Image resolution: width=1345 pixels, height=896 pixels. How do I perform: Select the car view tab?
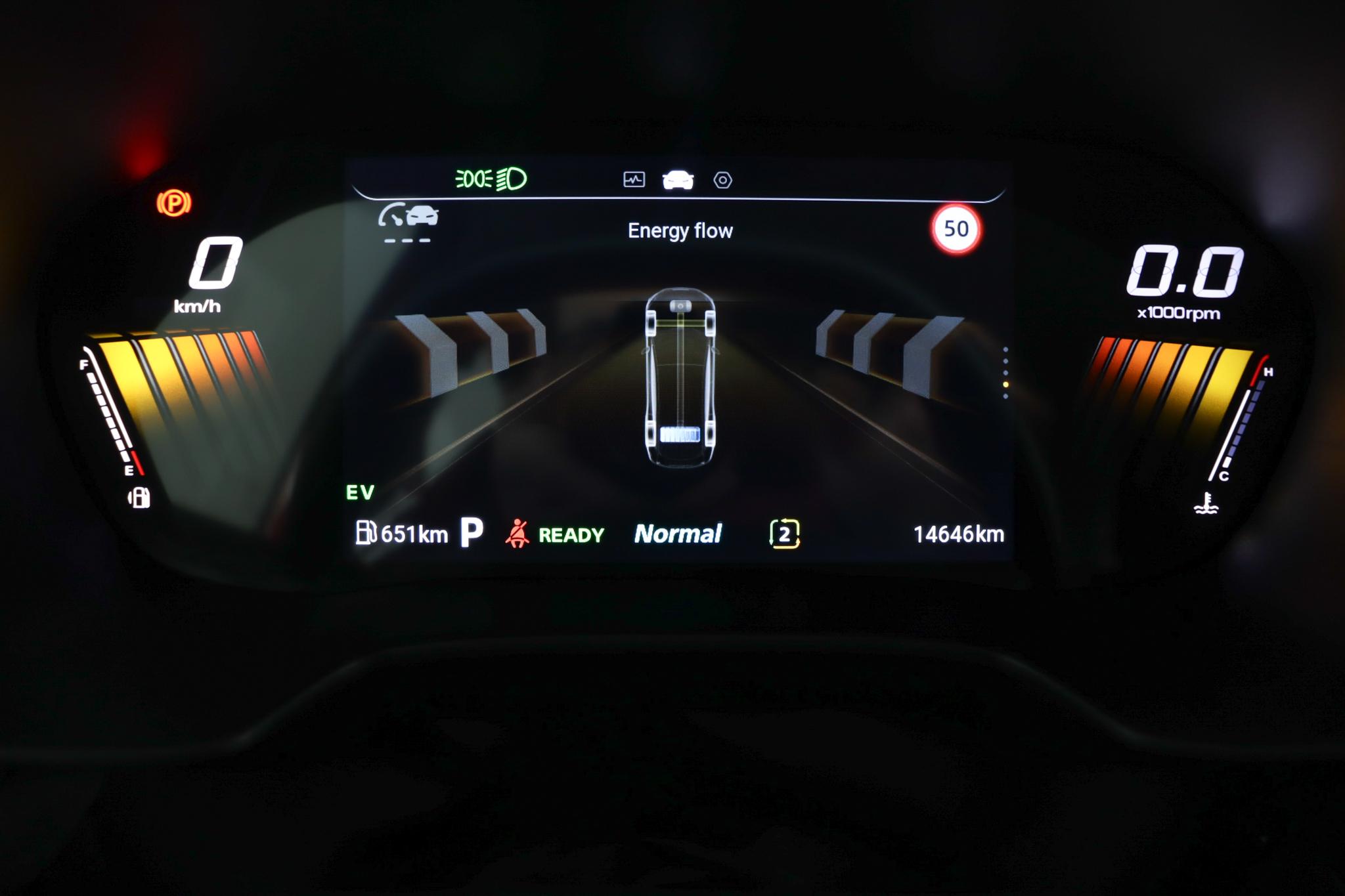pyautogui.click(x=678, y=179)
